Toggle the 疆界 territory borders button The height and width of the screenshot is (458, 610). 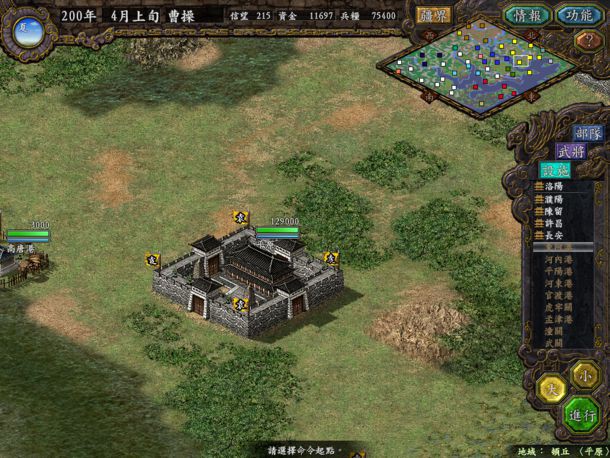click(x=435, y=15)
